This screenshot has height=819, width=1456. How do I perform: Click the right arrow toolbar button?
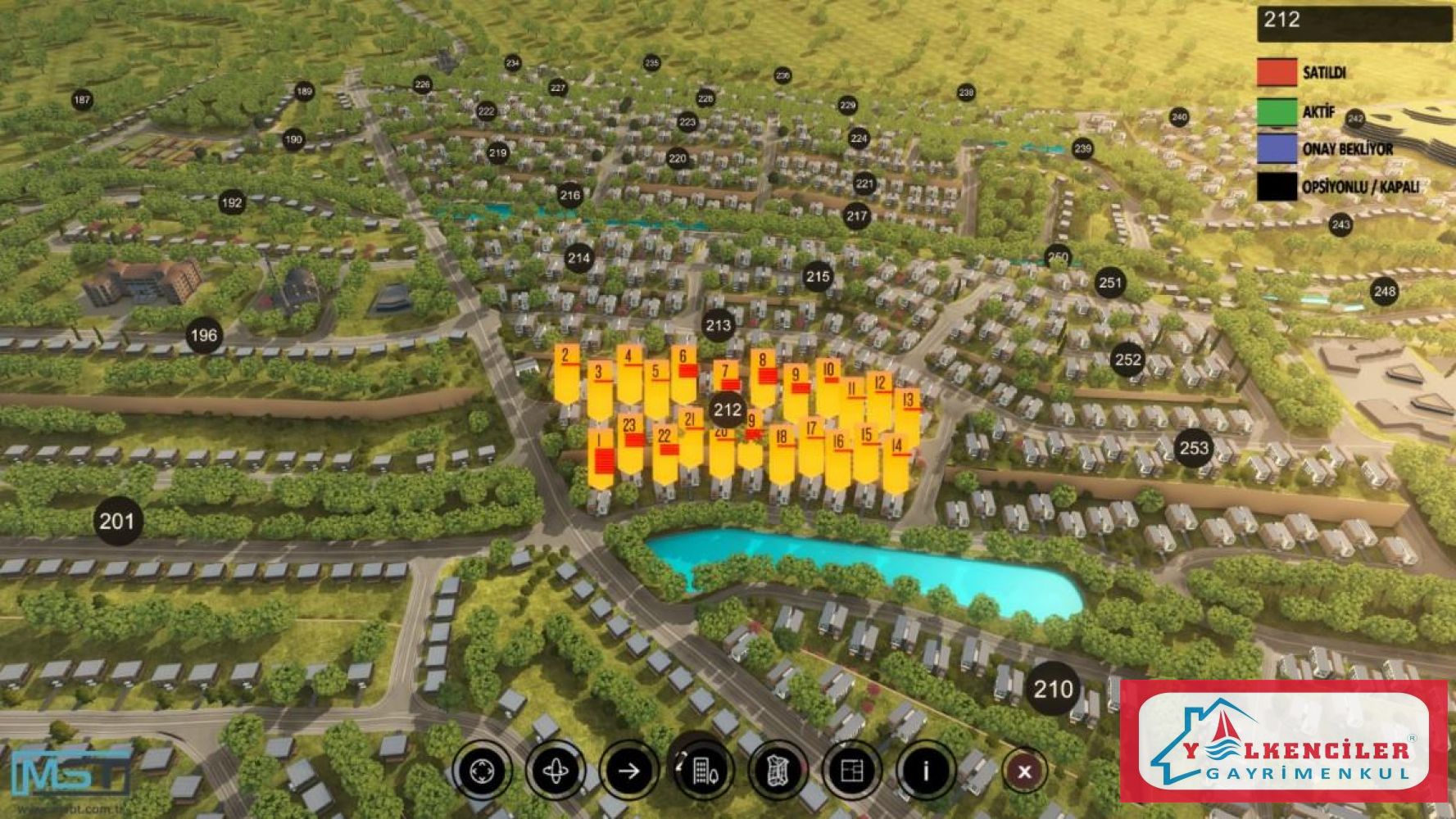[x=629, y=771]
